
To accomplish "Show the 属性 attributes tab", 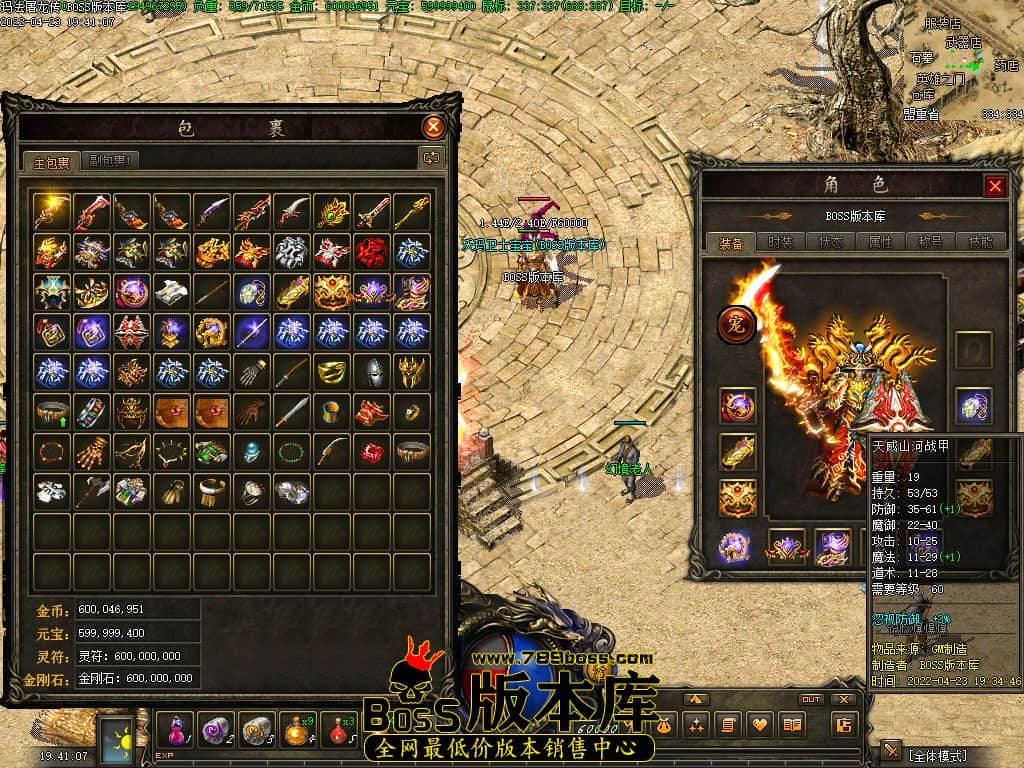I will pyautogui.click(x=880, y=242).
